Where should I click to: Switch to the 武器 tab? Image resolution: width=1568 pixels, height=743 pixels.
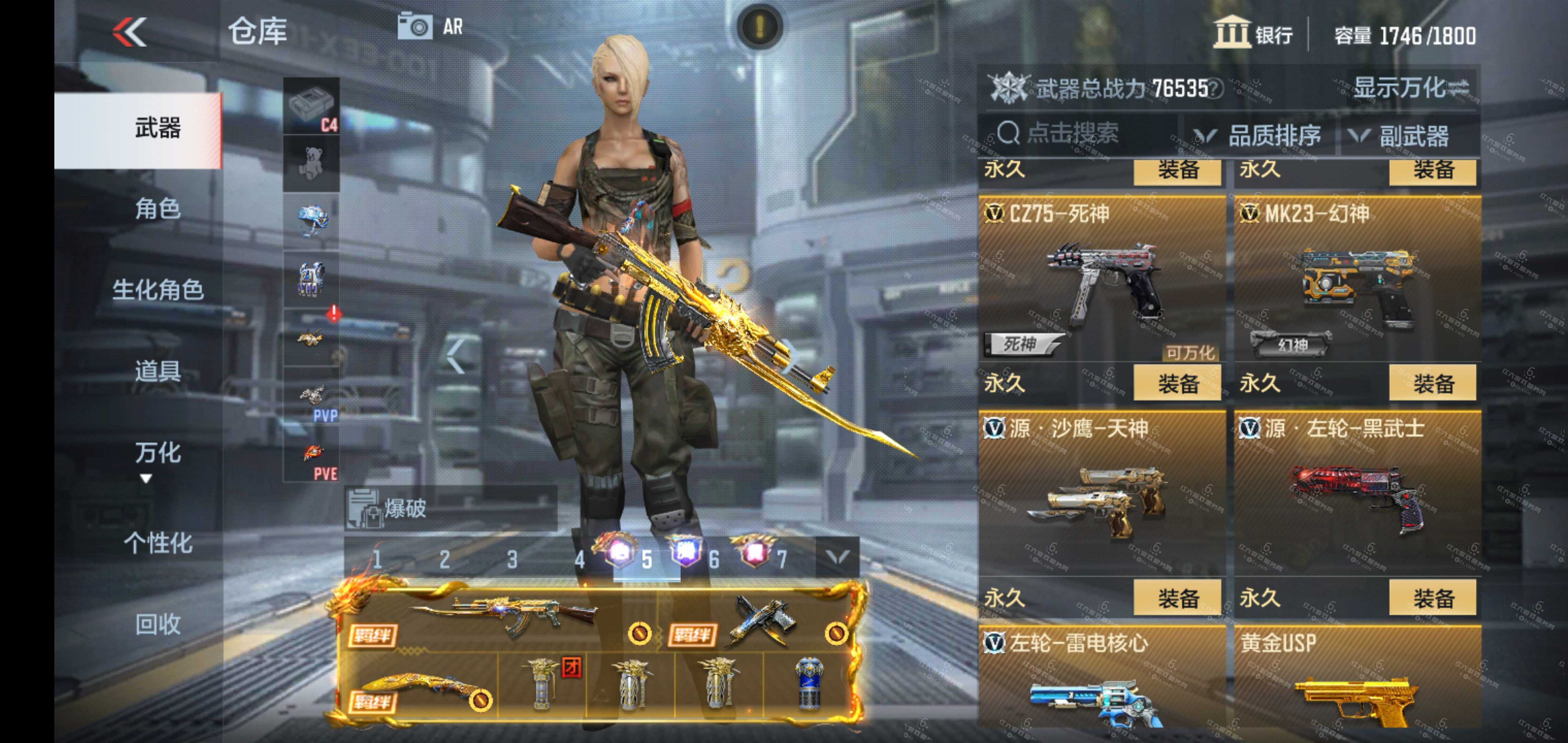[157, 129]
